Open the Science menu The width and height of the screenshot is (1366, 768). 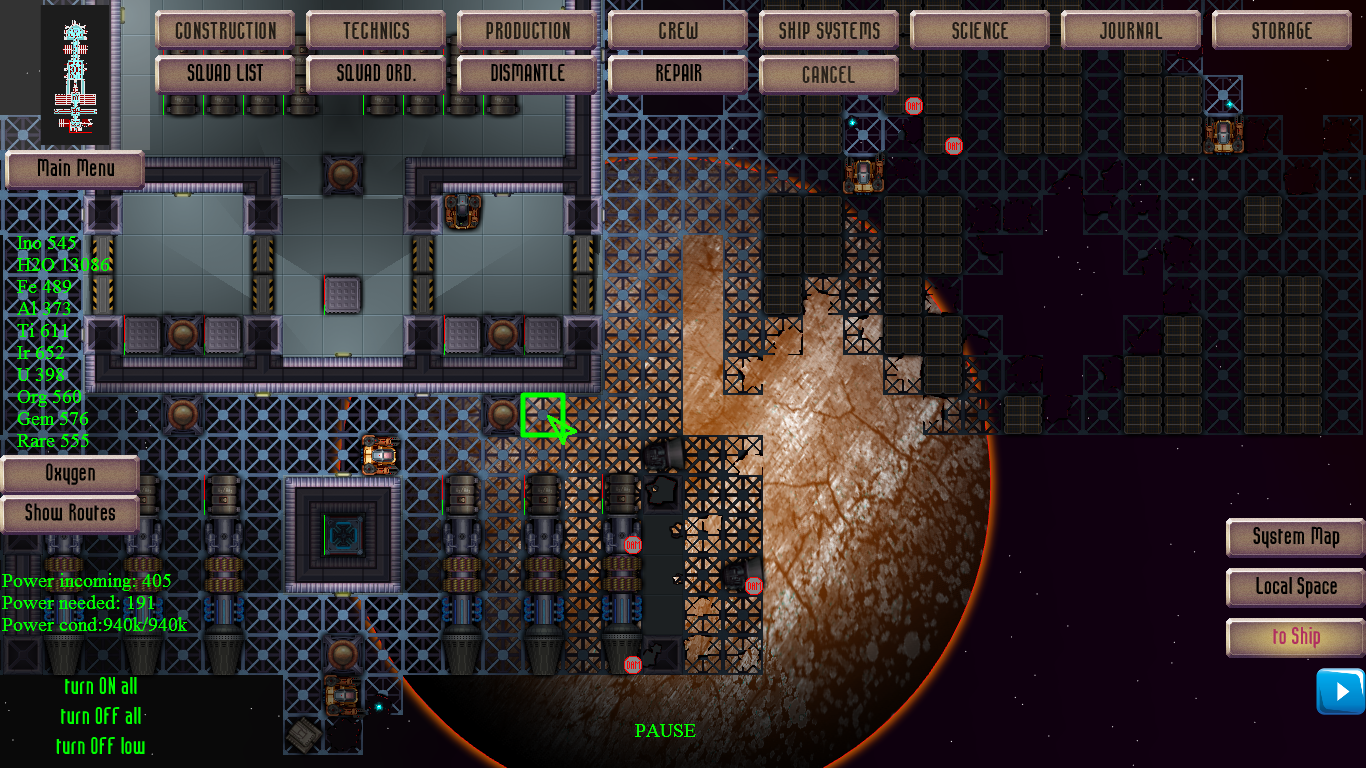click(980, 30)
